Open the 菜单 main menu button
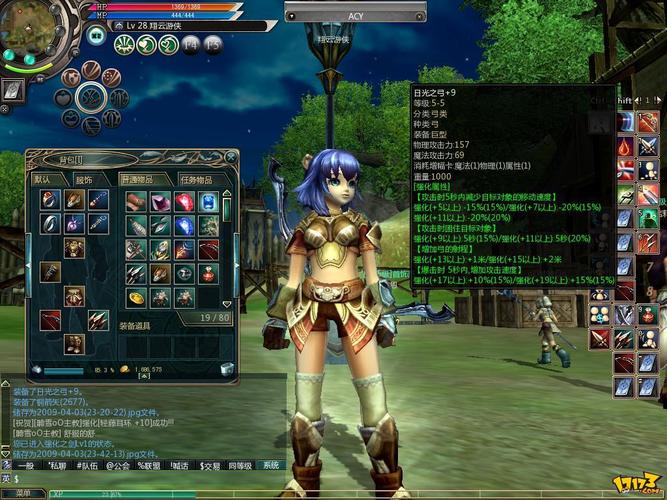Image resolution: width=667 pixels, height=500 pixels. (x=22, y=493)
